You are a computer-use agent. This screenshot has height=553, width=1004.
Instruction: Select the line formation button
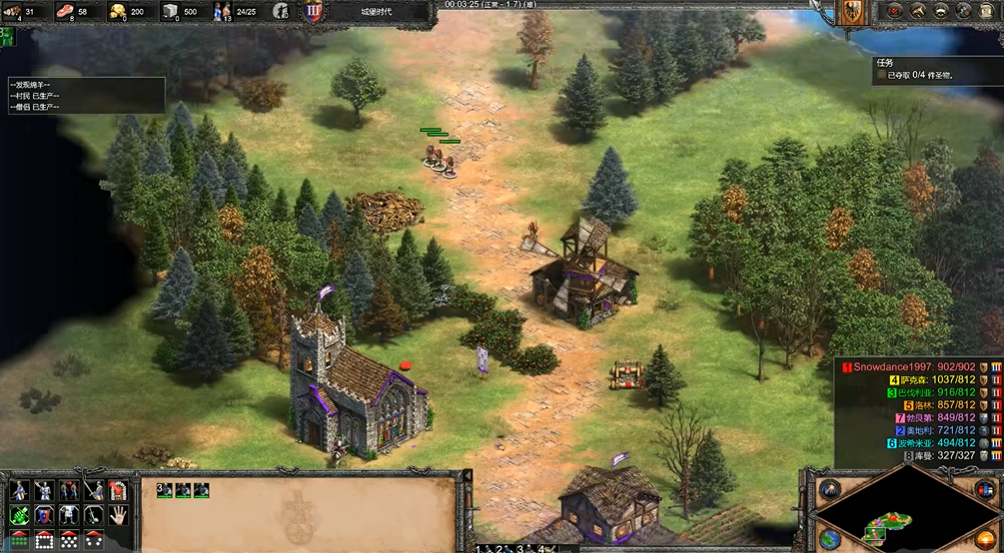pos(19,540)
